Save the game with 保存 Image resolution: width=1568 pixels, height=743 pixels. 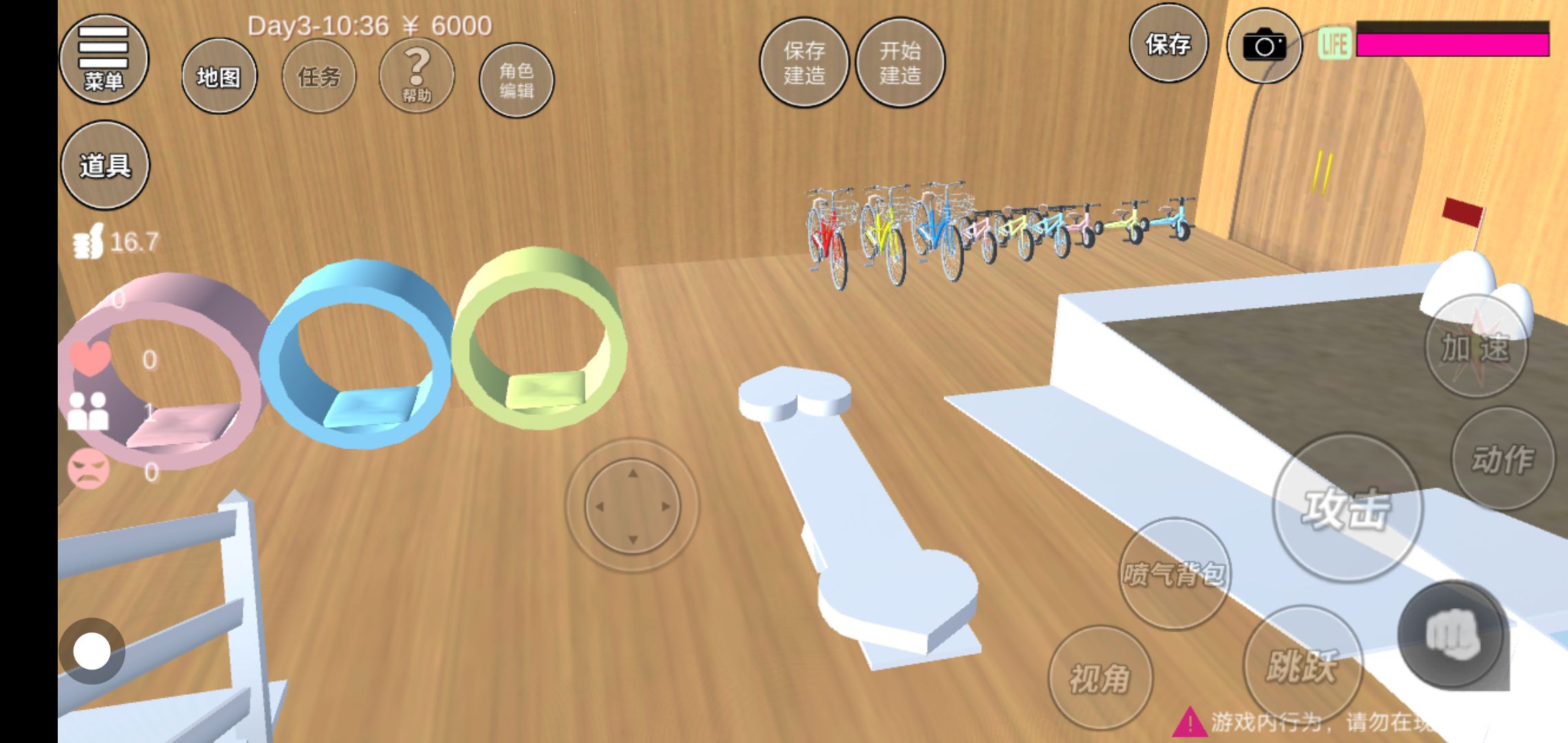coord(1168,45)
